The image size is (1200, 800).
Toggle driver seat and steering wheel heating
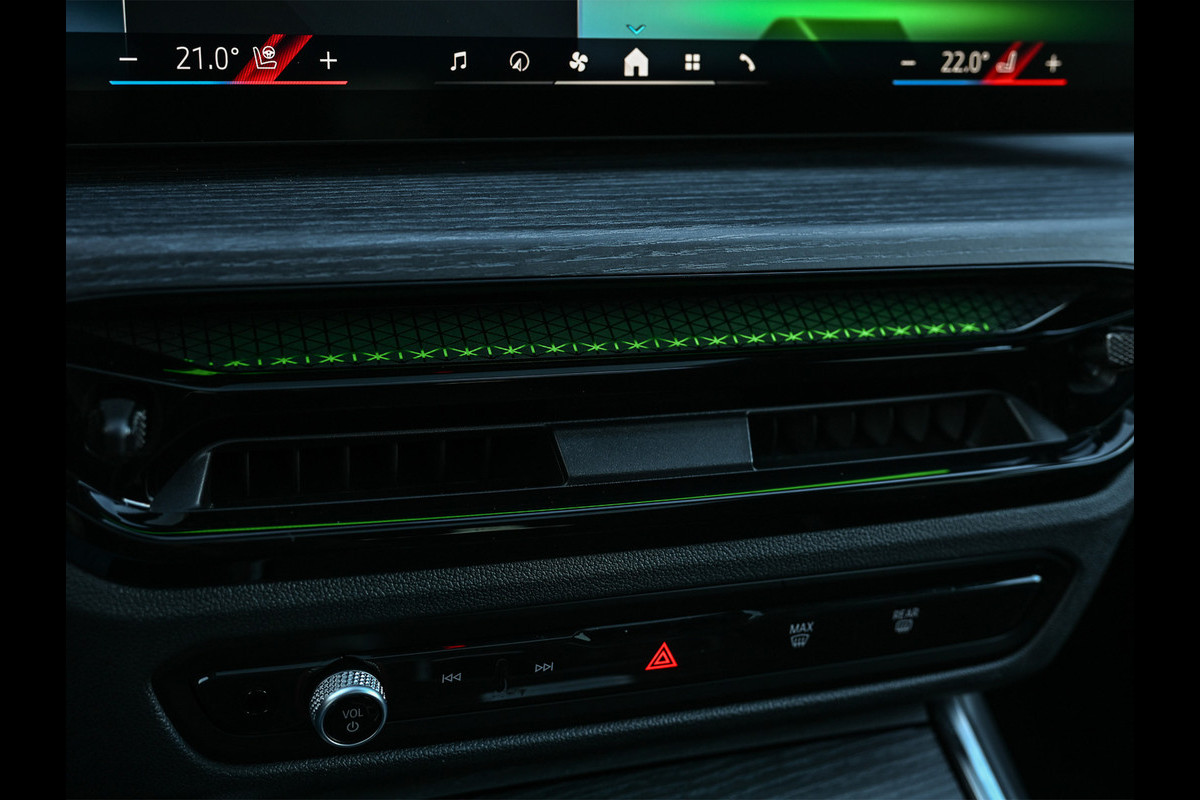267,59
